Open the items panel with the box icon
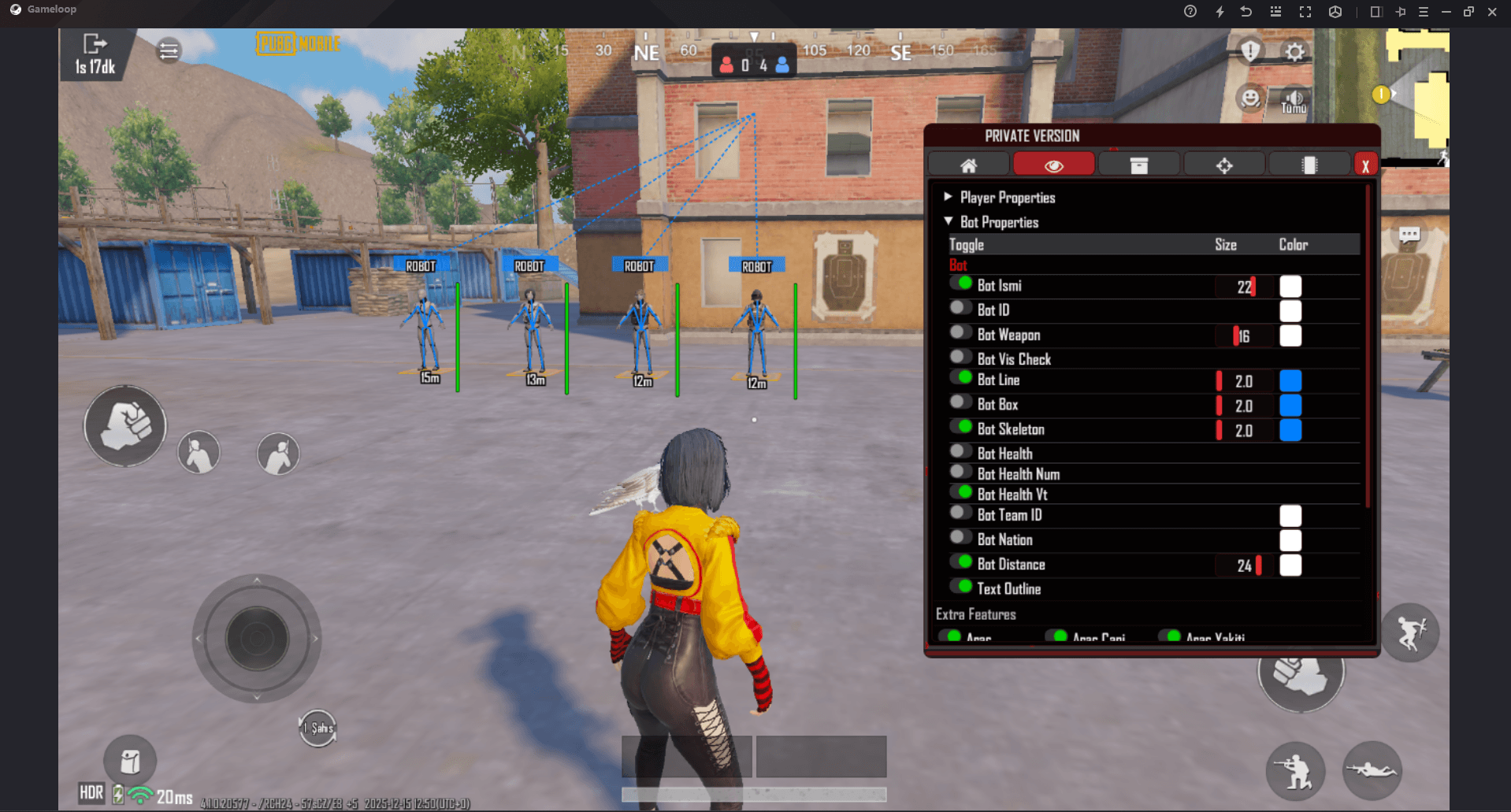 [1138, 164]
